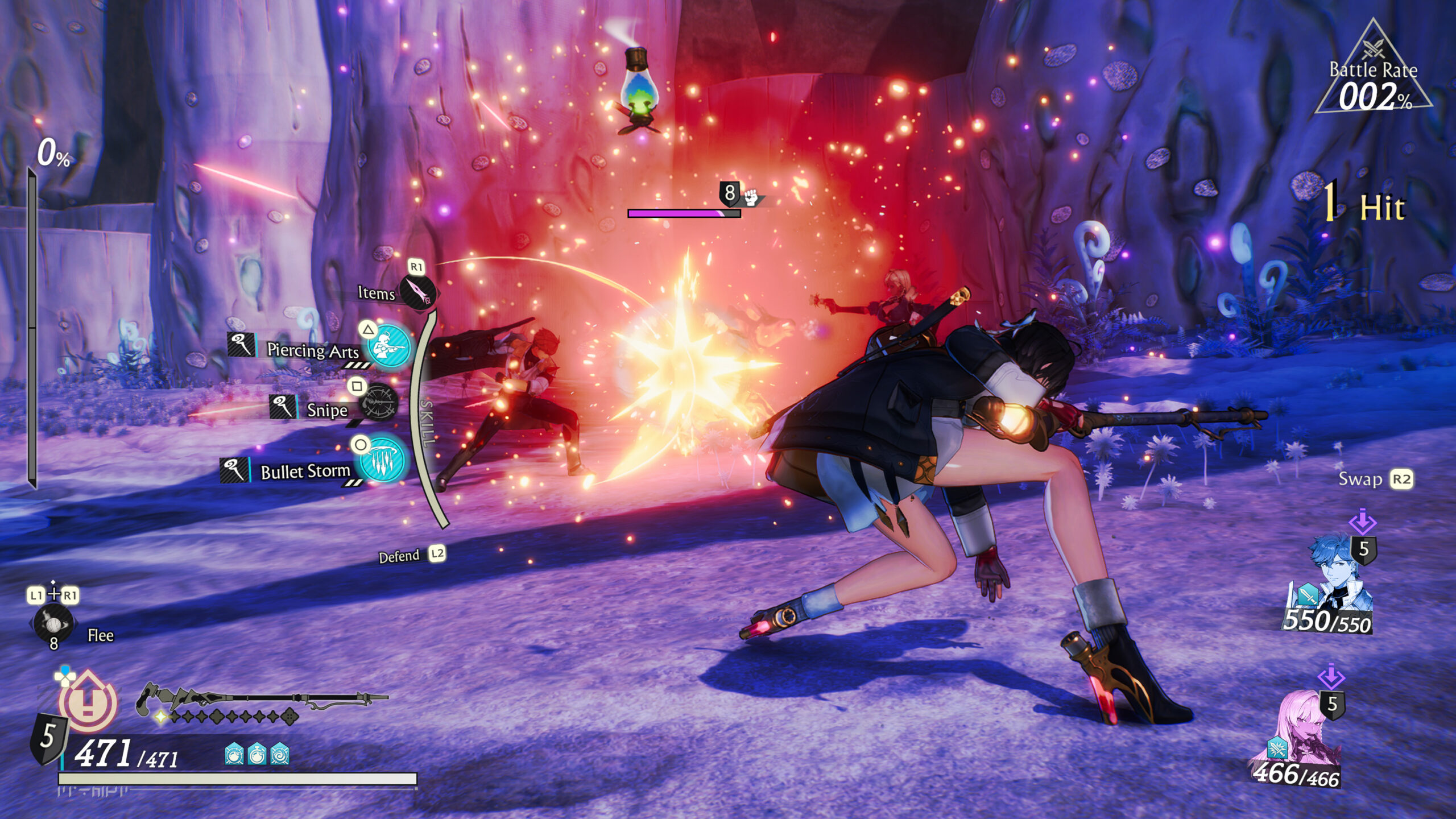Select the Flee smoke bomb icon

[x=53, y=624]
